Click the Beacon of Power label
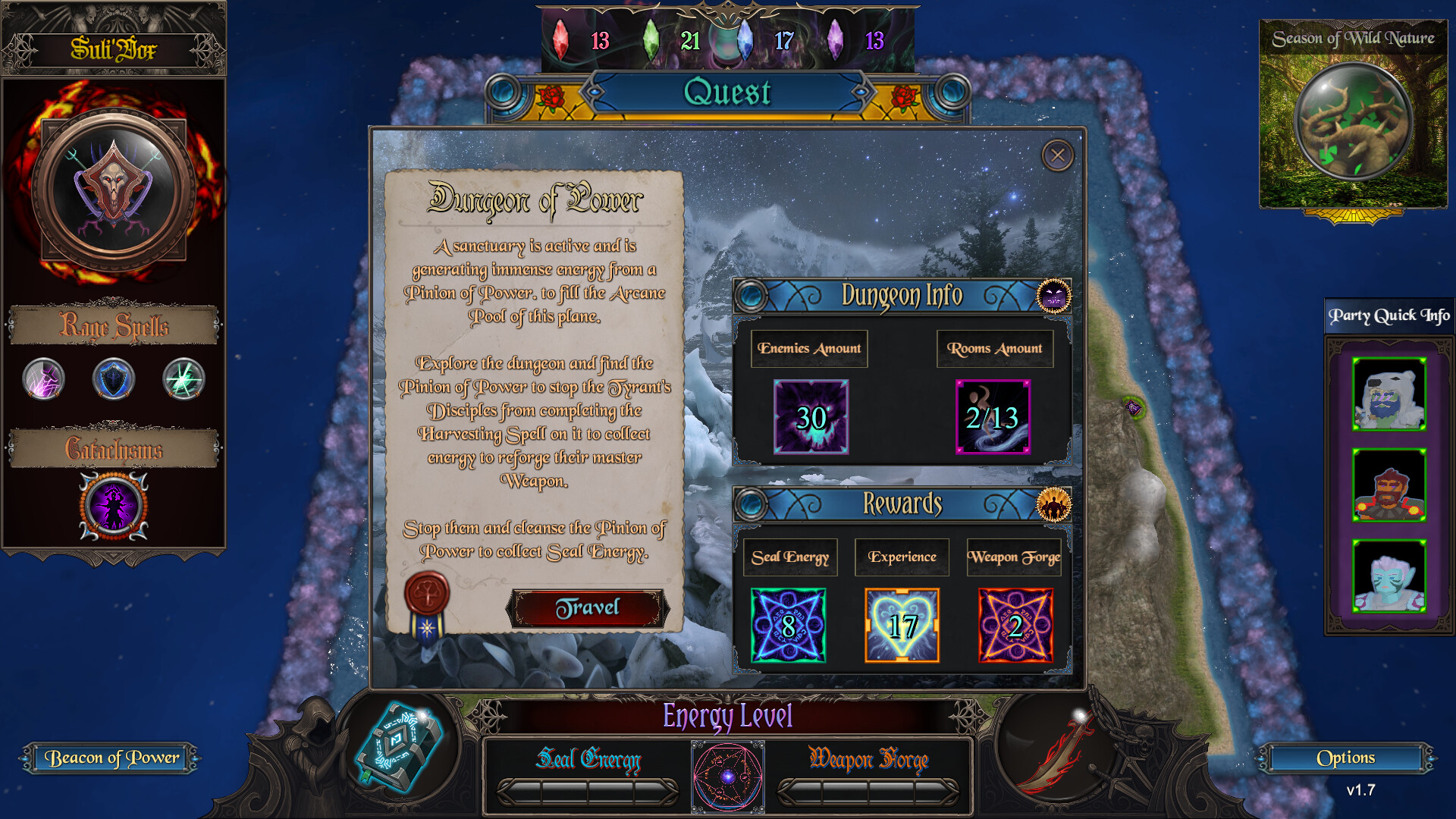 (110, 757)
